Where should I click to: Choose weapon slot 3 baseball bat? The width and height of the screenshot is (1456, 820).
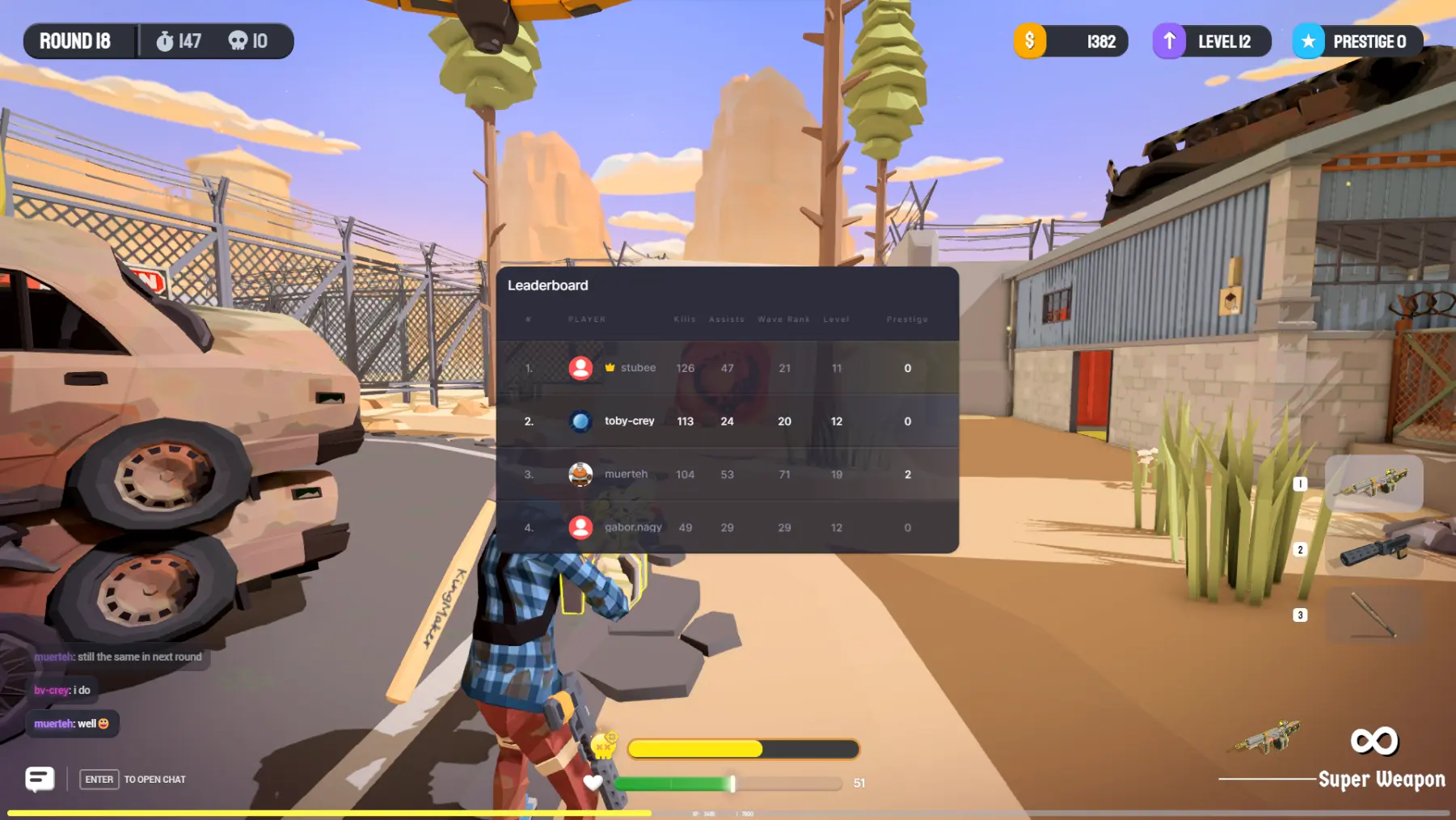1374,615
